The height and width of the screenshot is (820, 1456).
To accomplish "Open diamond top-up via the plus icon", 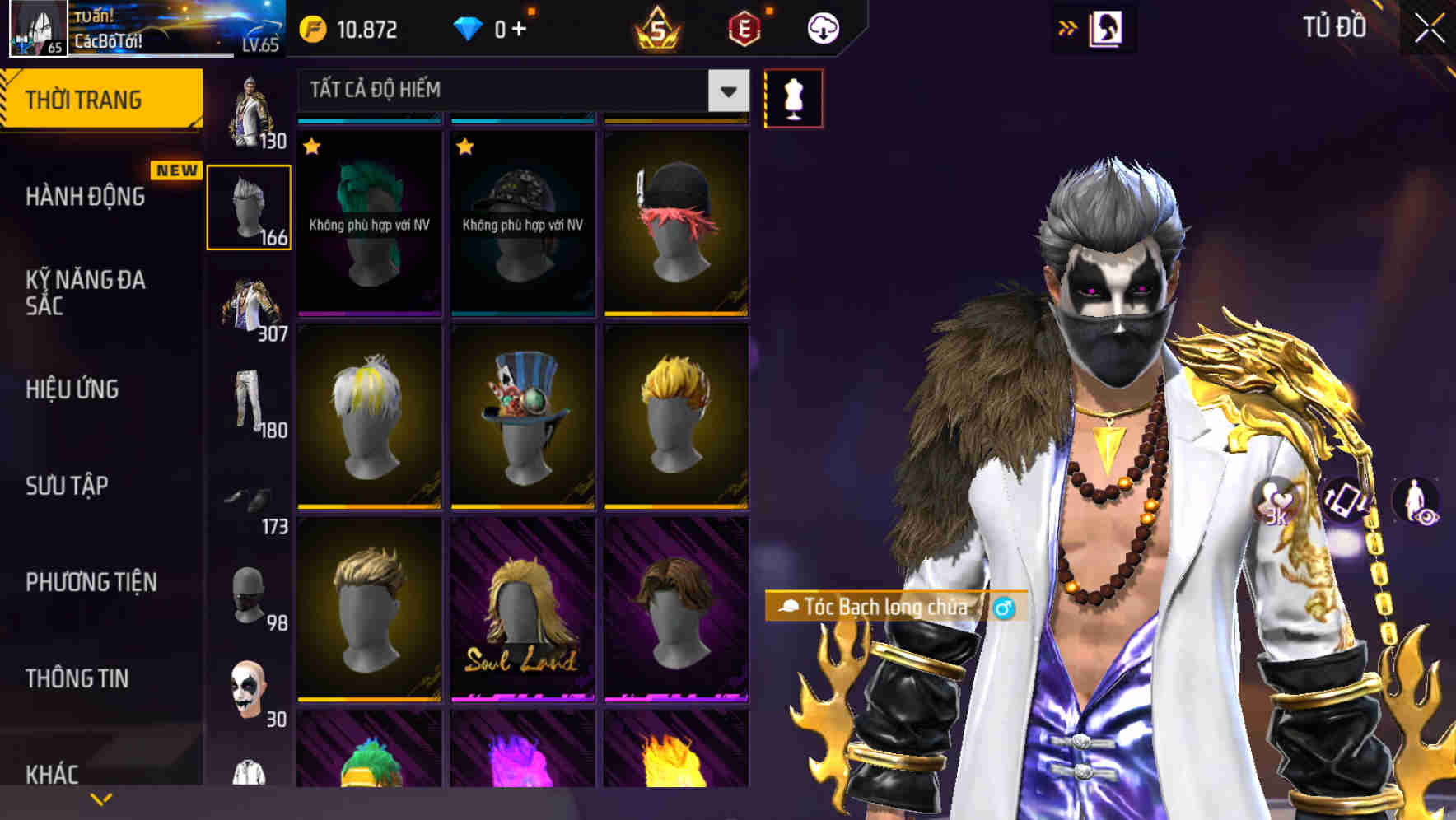I will (x=517, y=30).
